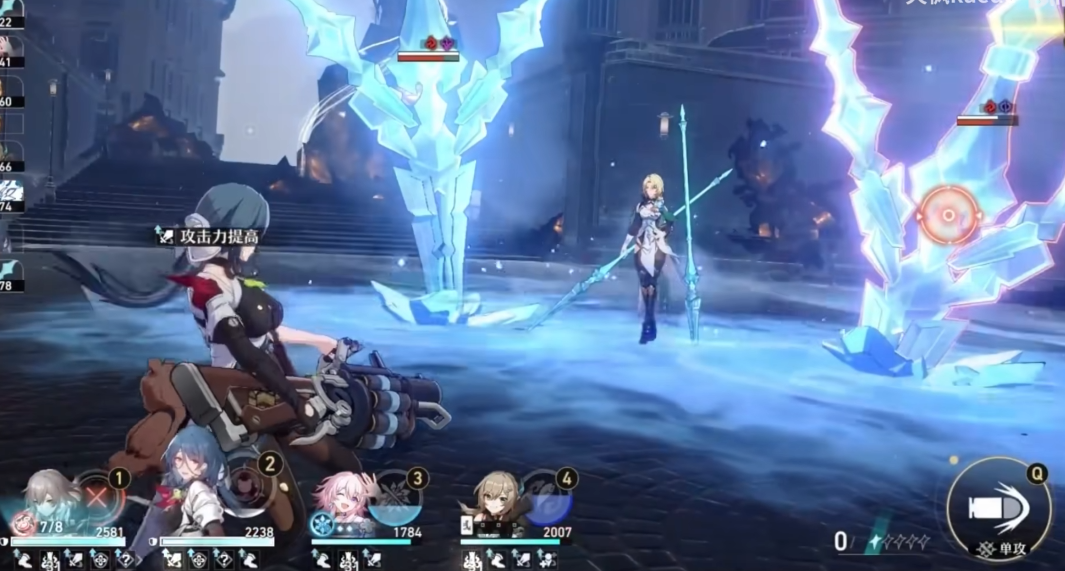Use the single-target basic attack (单攻)
The image size is (1065, 571).
point(997,509)
